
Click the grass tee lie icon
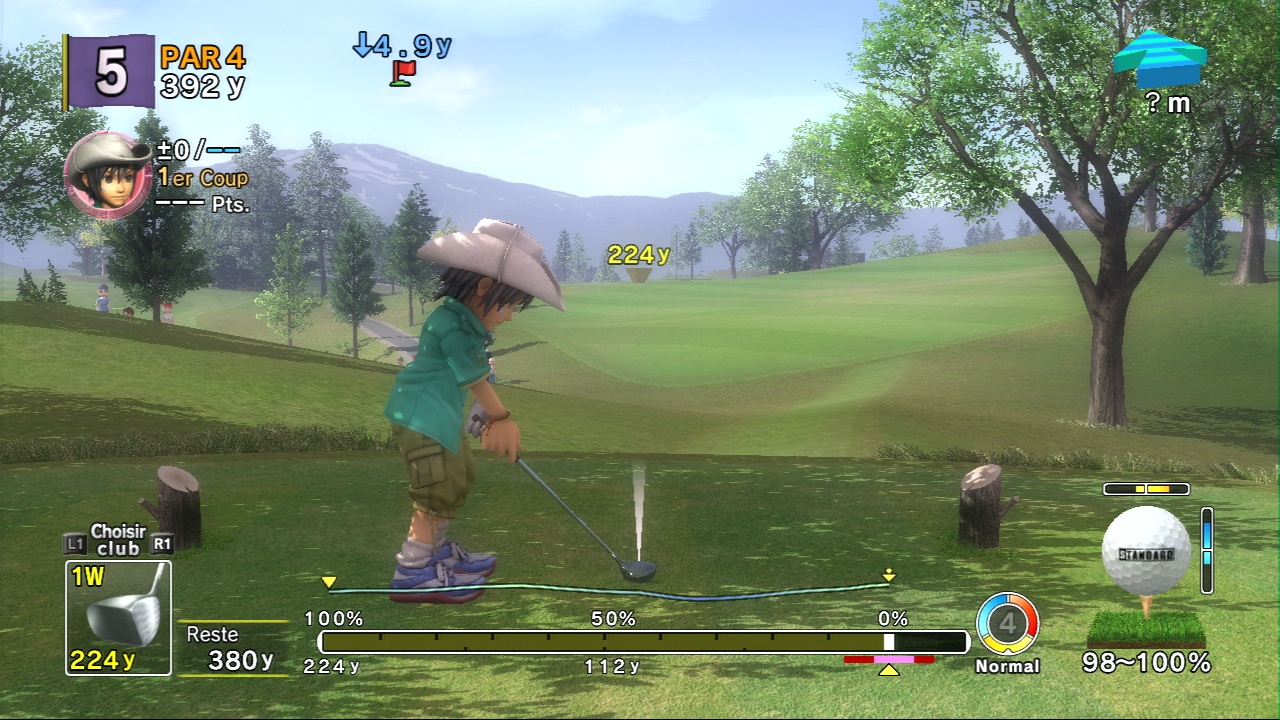(1146, 628)
